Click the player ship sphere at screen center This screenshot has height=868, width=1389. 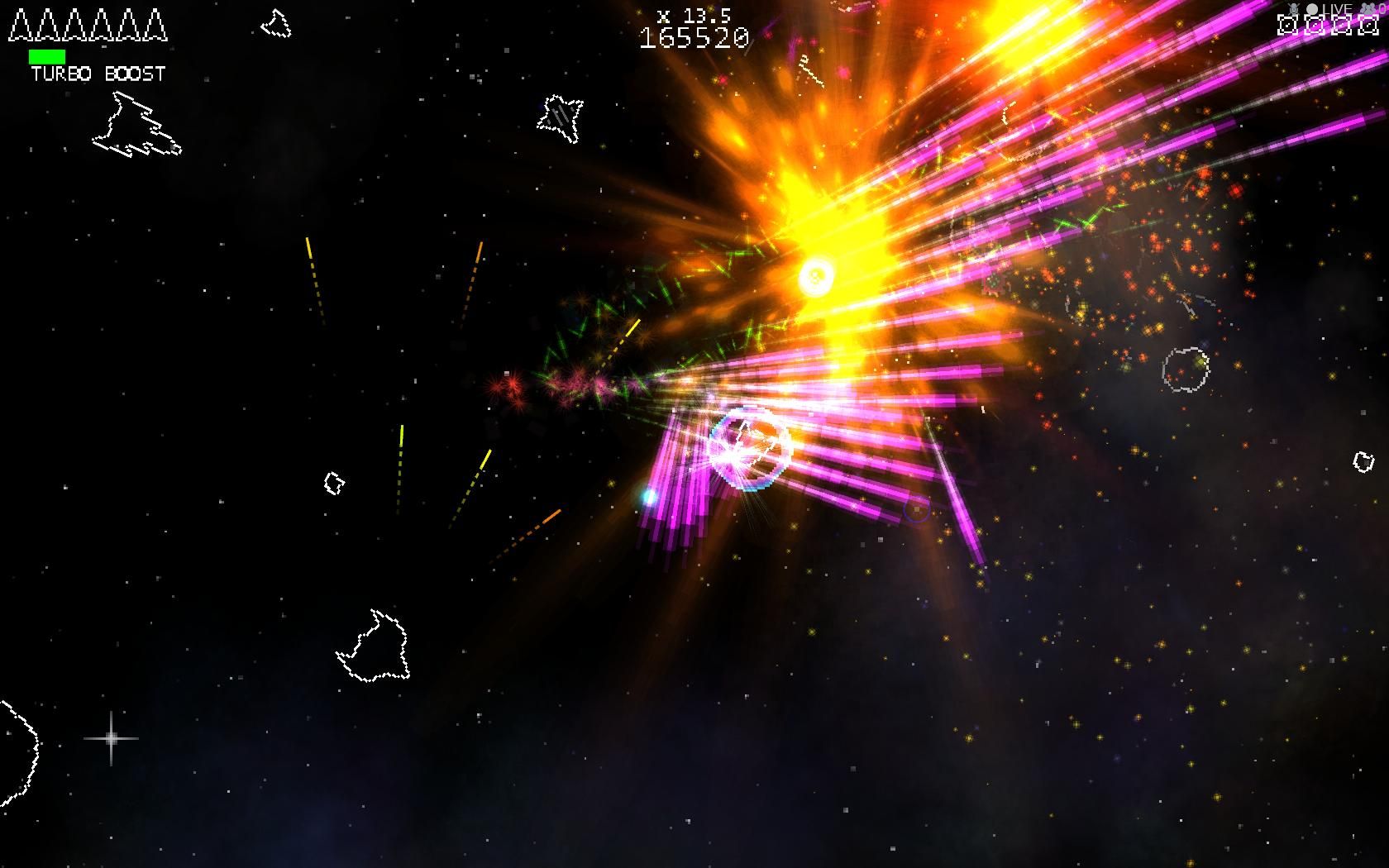pos(751,446)
